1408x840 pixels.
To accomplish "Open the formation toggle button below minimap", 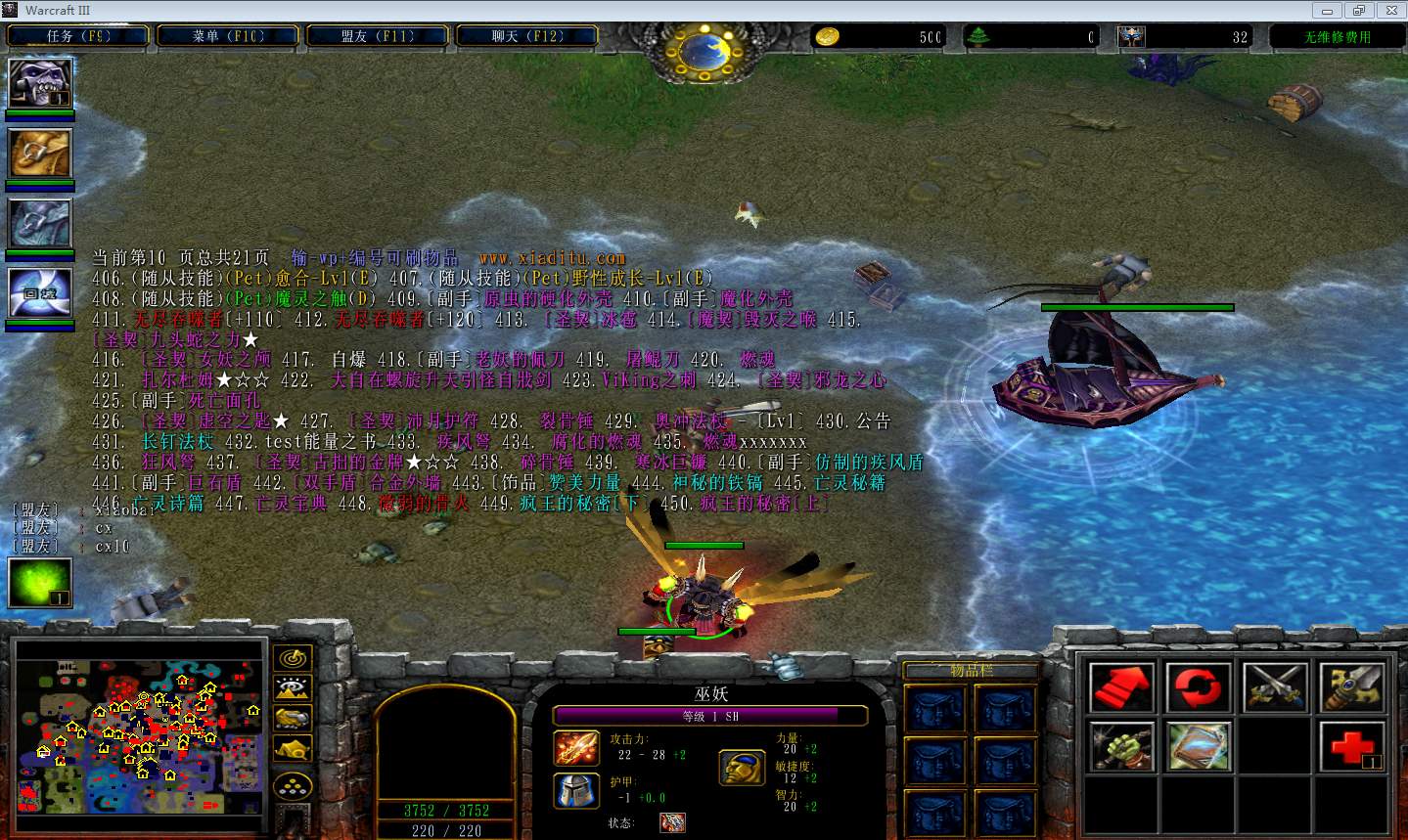I will coord(292,785).
